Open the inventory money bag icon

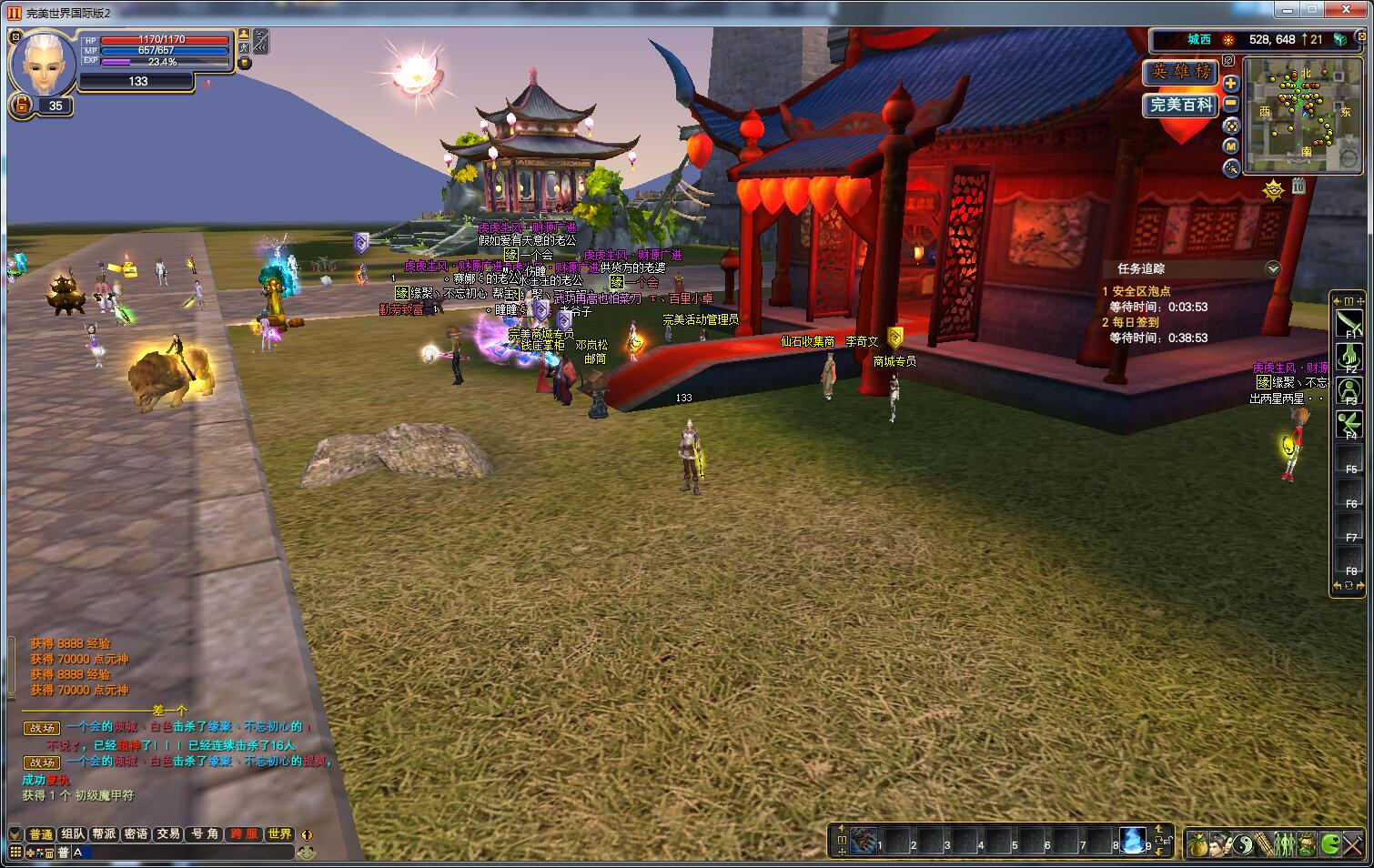coord(1198,844)
